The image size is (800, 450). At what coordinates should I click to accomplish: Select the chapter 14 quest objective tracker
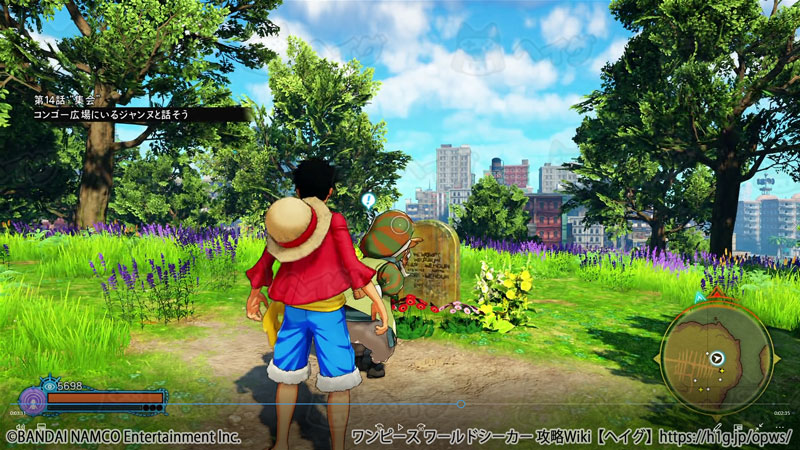130,108
